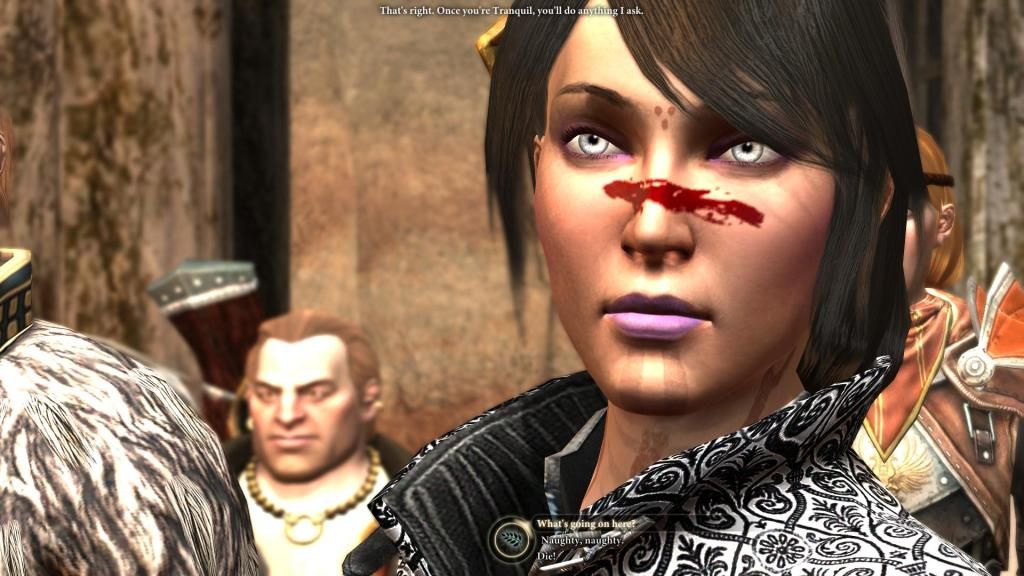Choose the "What's going on here?" reply
The image size is (1024, 576).
pos(585,523)
